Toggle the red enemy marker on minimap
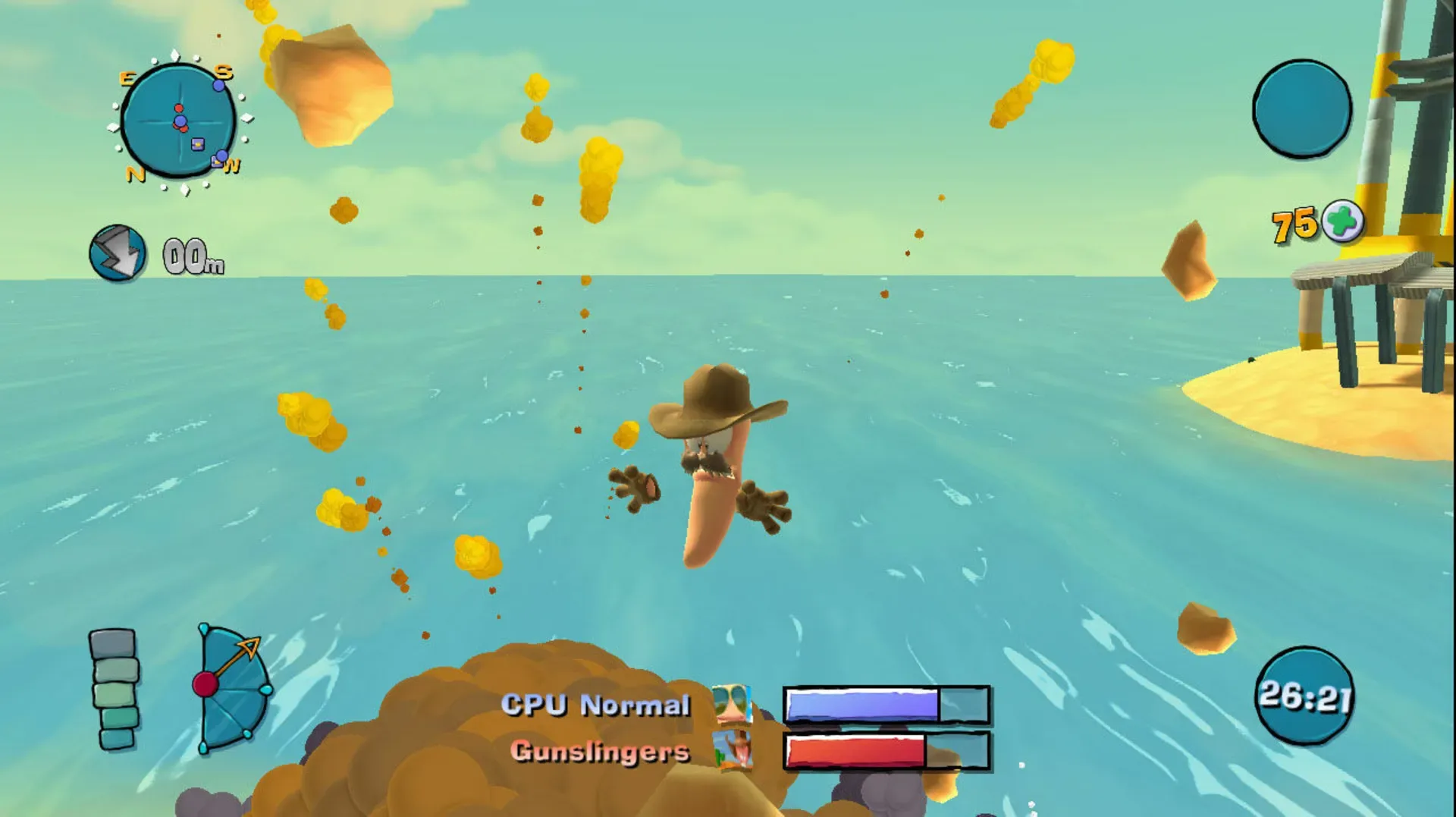 pos(178,108)
